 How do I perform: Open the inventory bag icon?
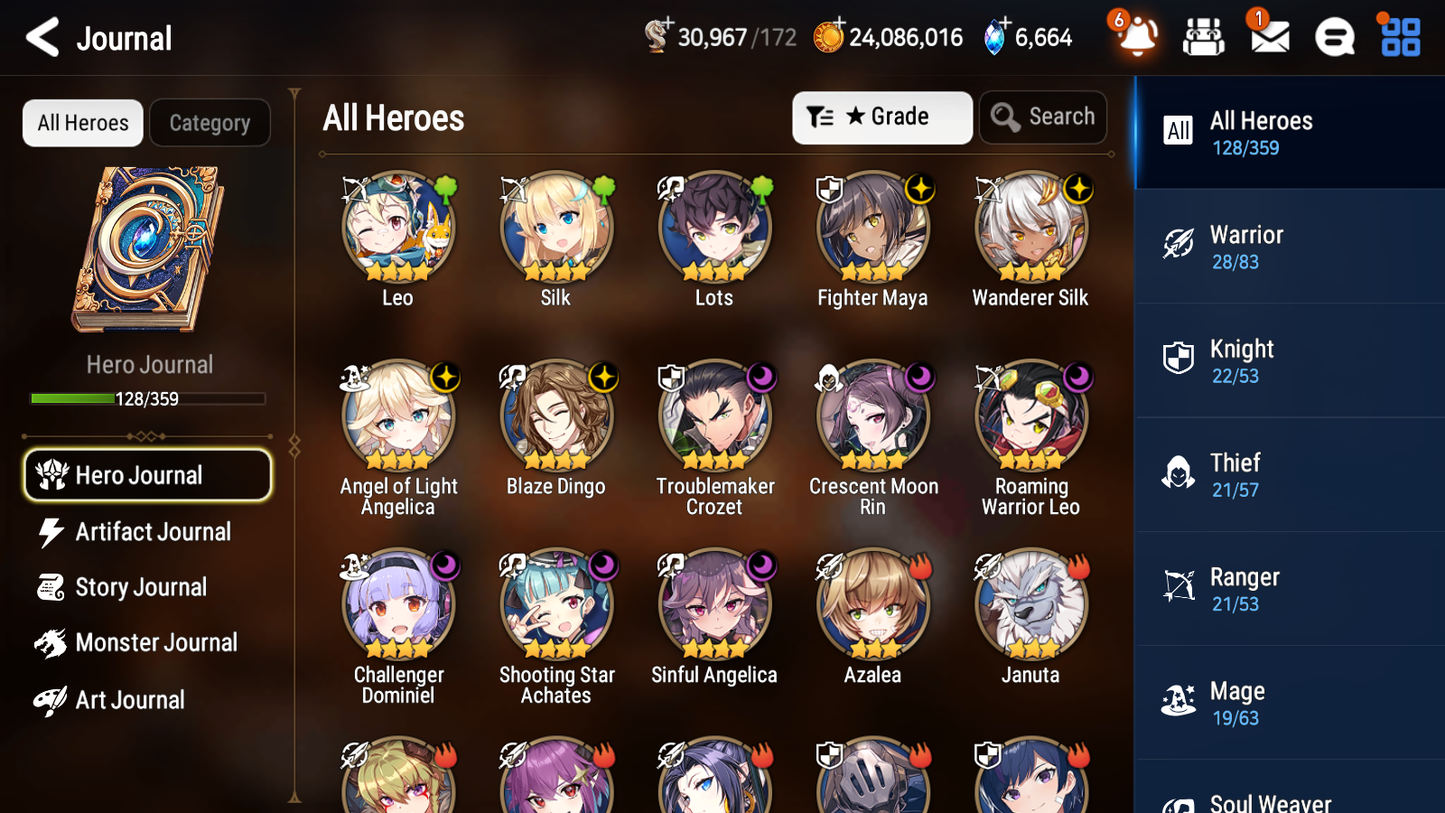point(1203,36)
